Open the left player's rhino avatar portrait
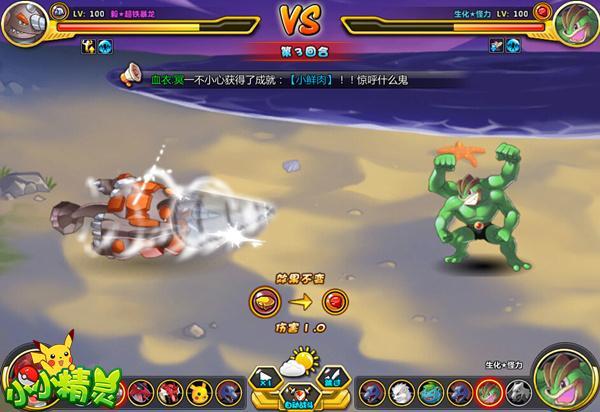 [x=24, y=24]
